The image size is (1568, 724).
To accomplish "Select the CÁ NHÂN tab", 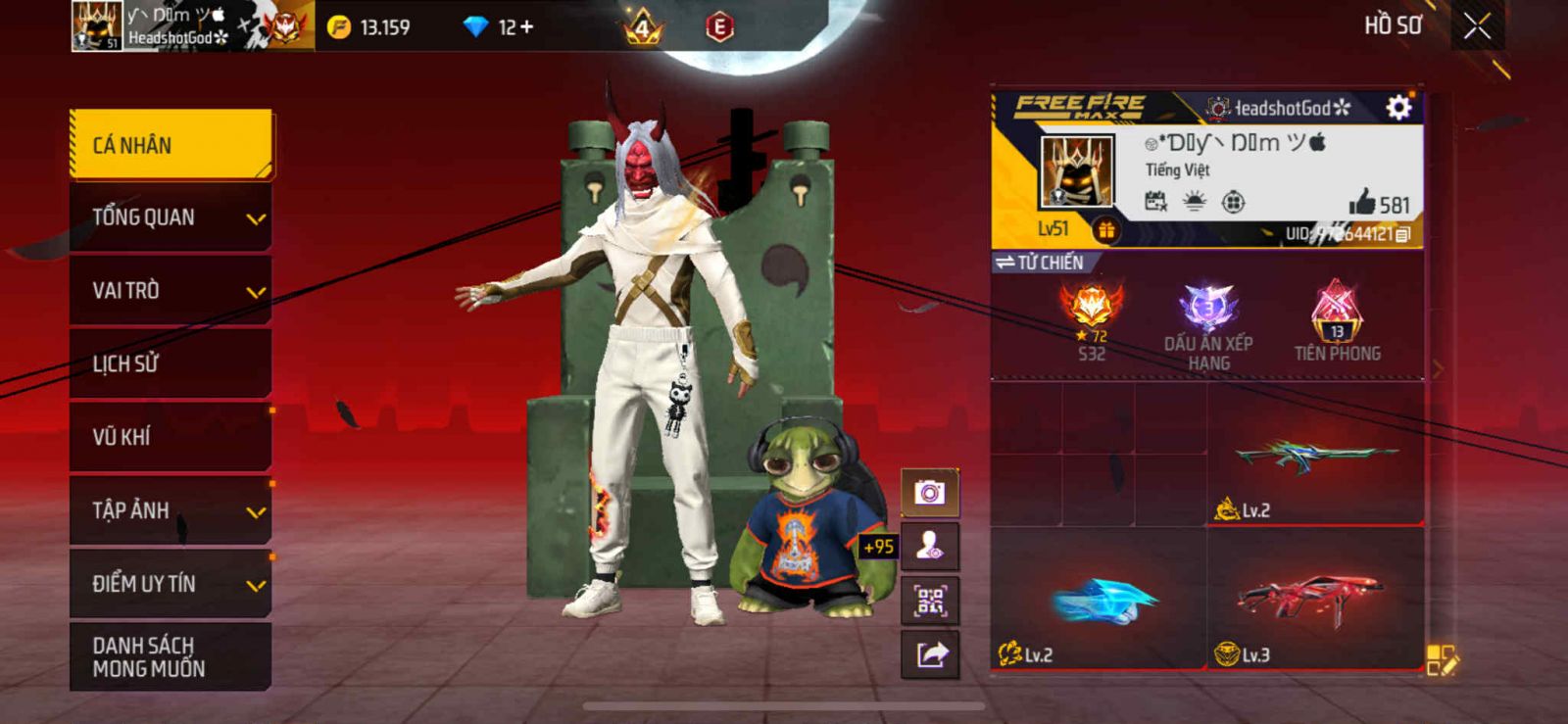I will click(x=171, y=145).
